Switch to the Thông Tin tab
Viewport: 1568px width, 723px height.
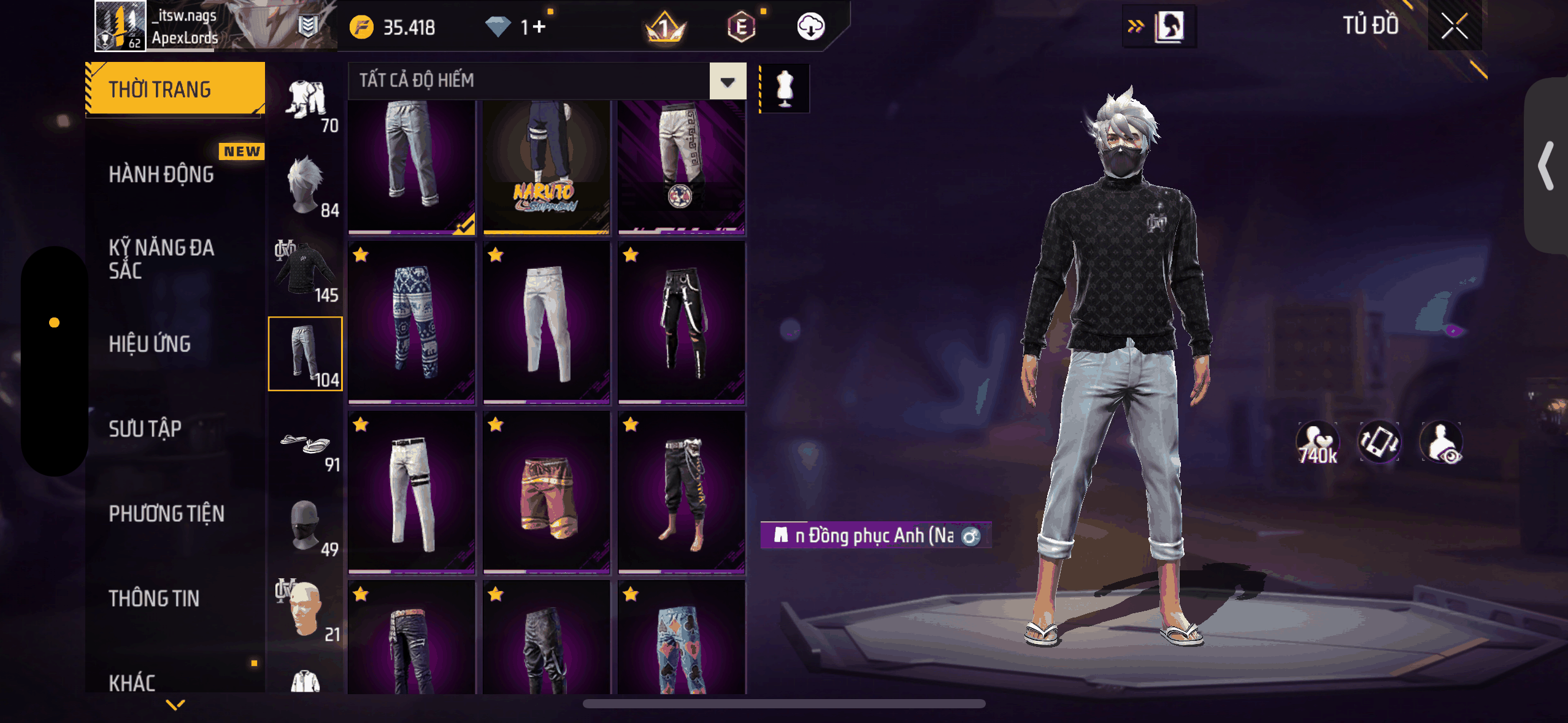(154, 599)
